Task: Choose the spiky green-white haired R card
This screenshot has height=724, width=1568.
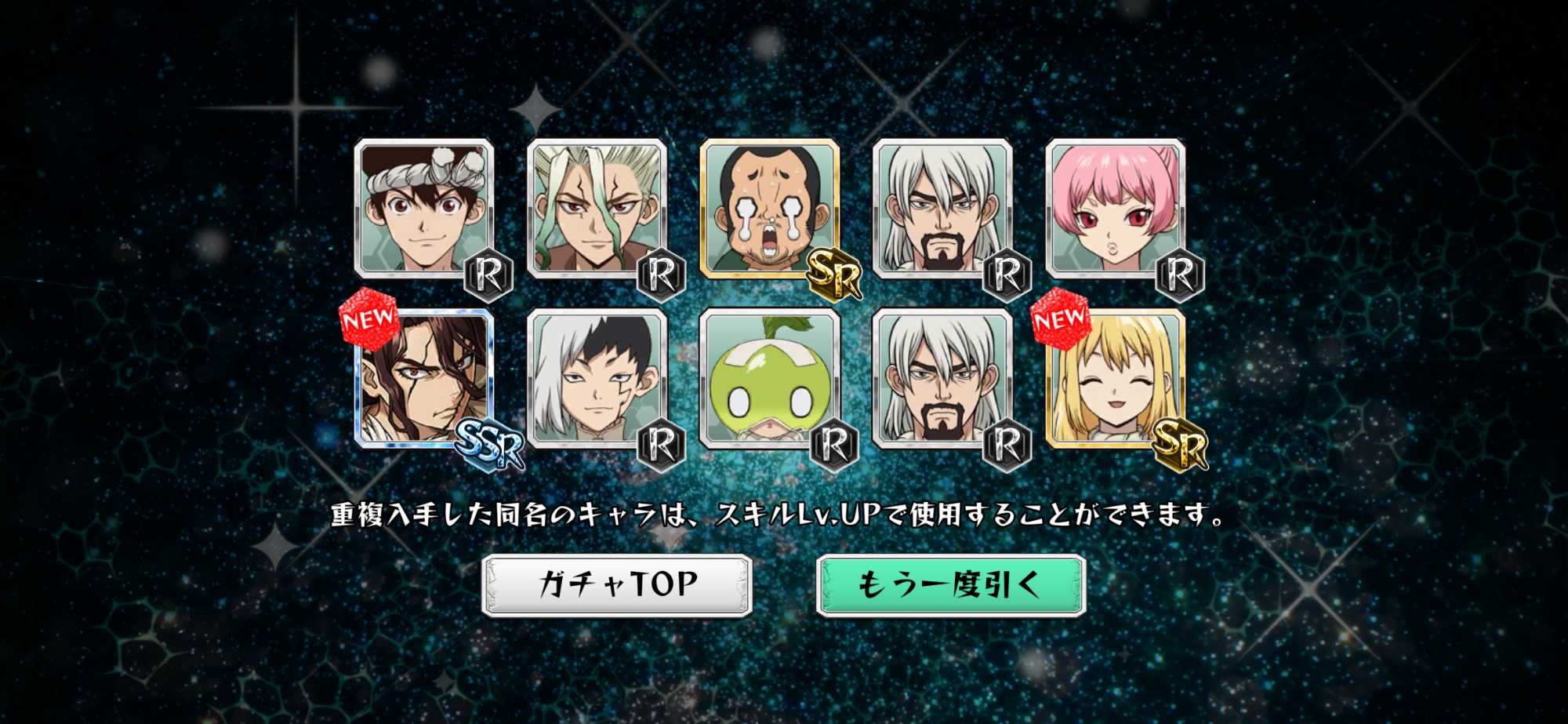Action: (597, 209)
